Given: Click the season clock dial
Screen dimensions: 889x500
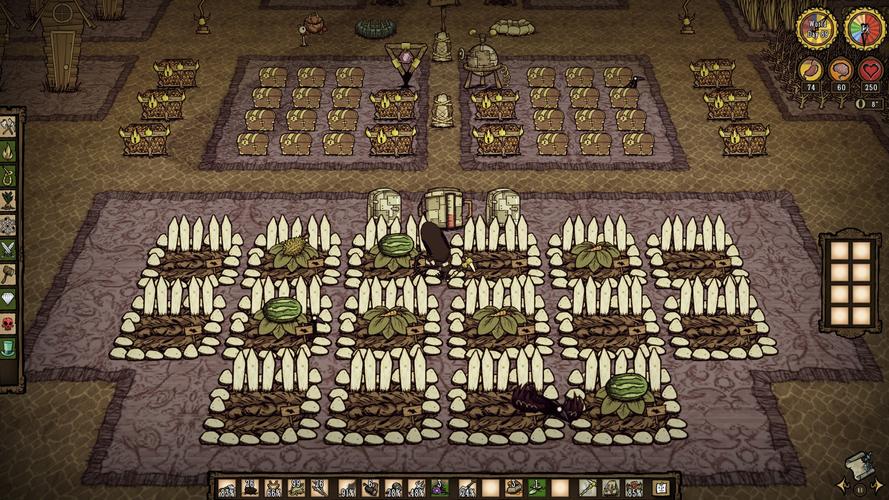Looking at the screenshot, I should [864, 28].
